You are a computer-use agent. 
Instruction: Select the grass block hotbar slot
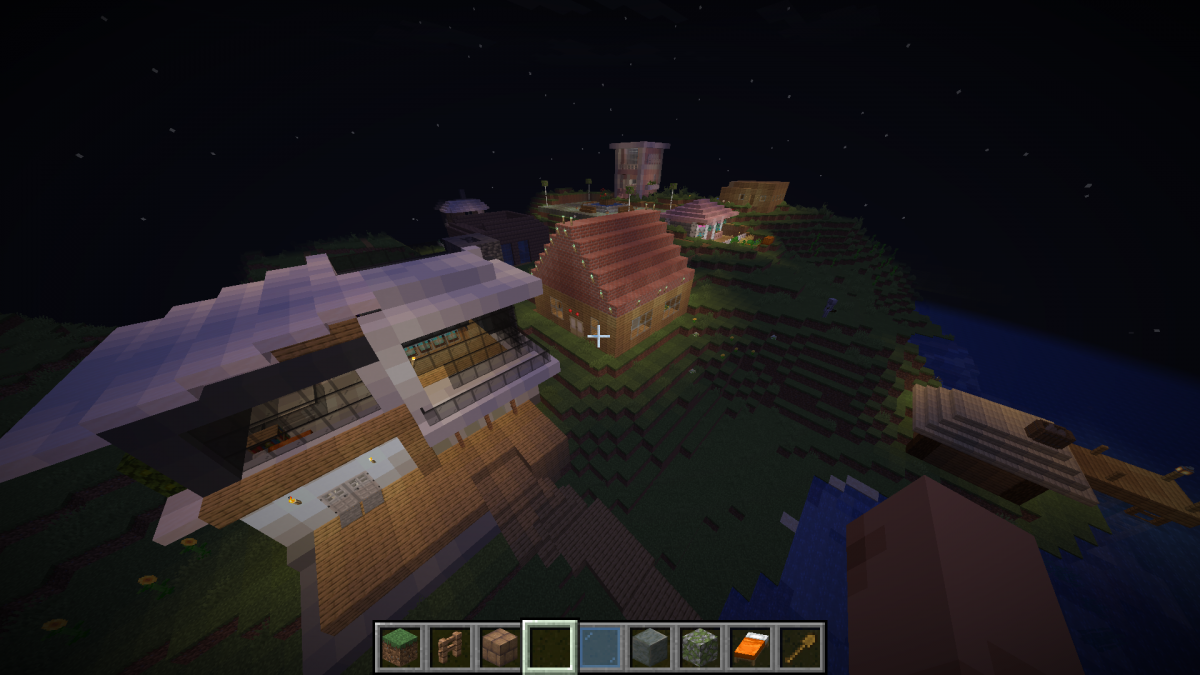(400, 647)
